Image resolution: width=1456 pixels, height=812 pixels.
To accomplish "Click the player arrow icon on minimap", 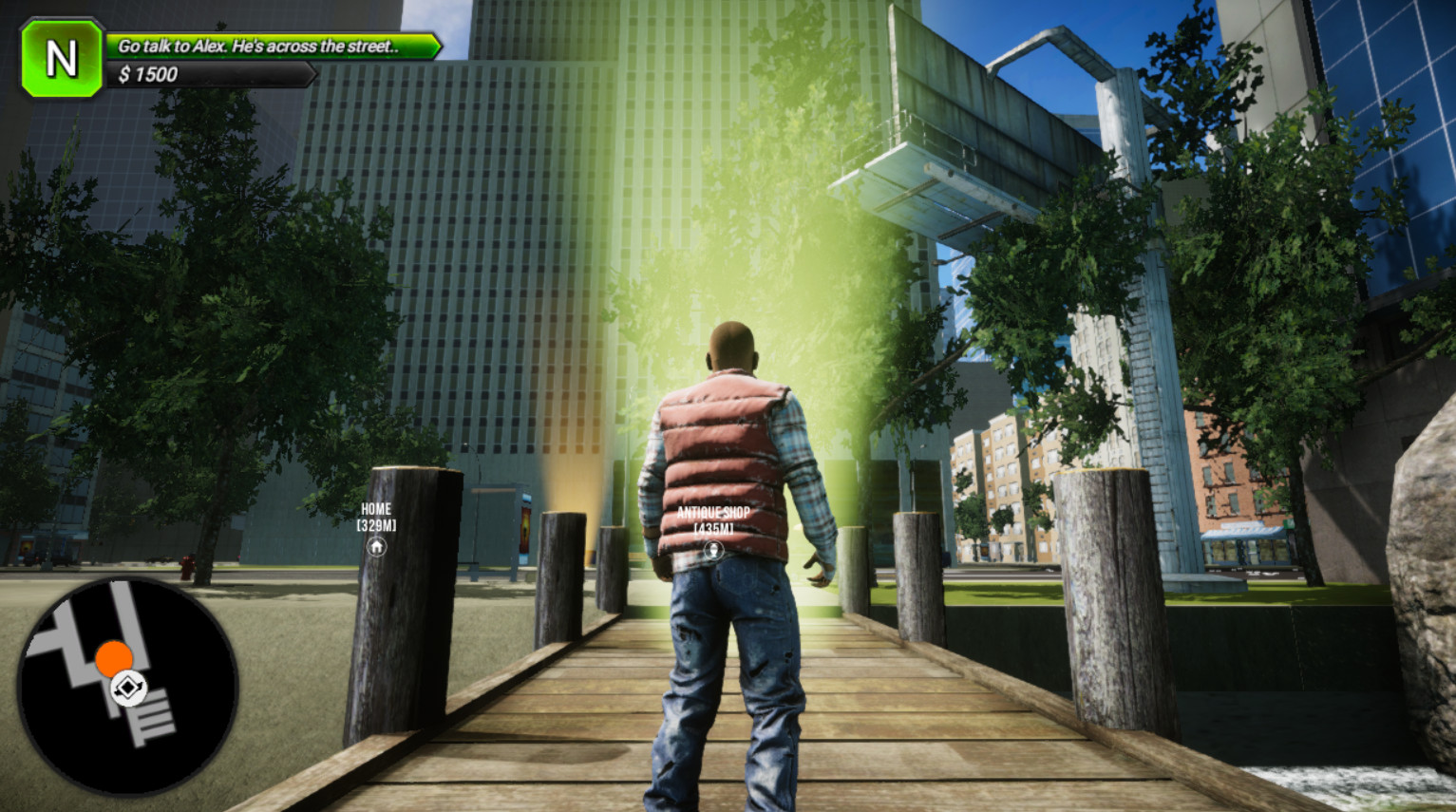I will click(x=128, y=688).
